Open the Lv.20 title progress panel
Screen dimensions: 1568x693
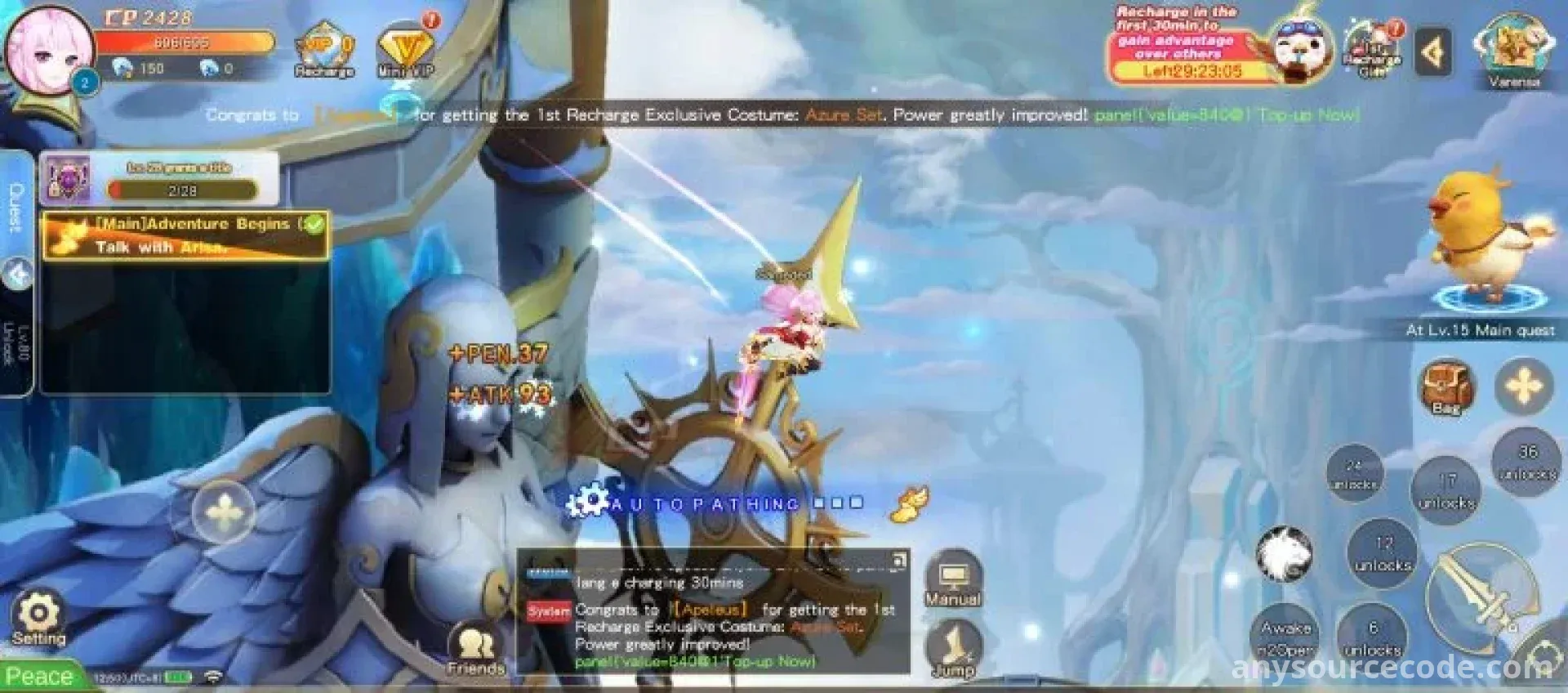[x=159, y=179]
